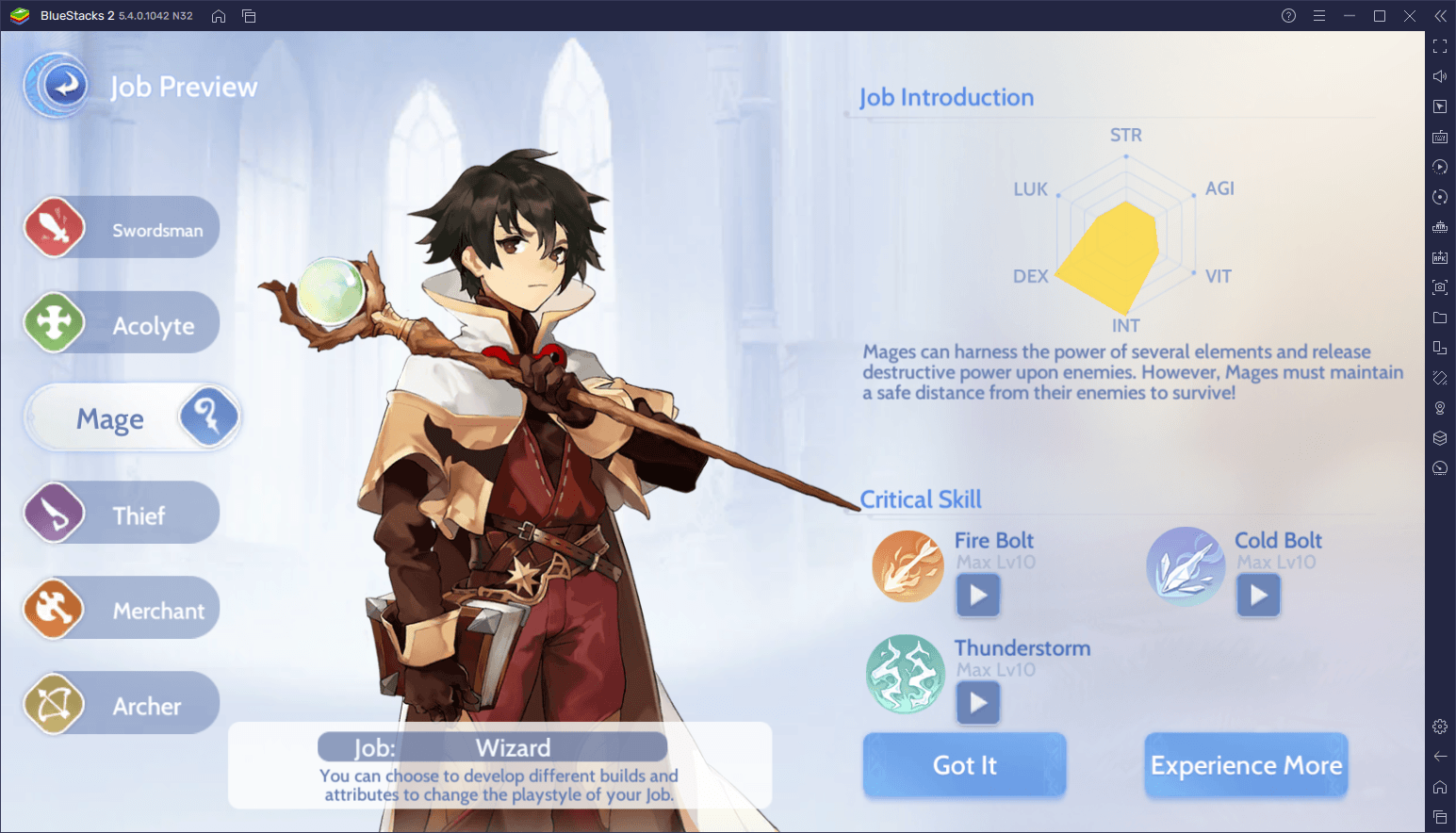Select the Swordsman job
This screenshot has width=1456, height=833.
121,227
